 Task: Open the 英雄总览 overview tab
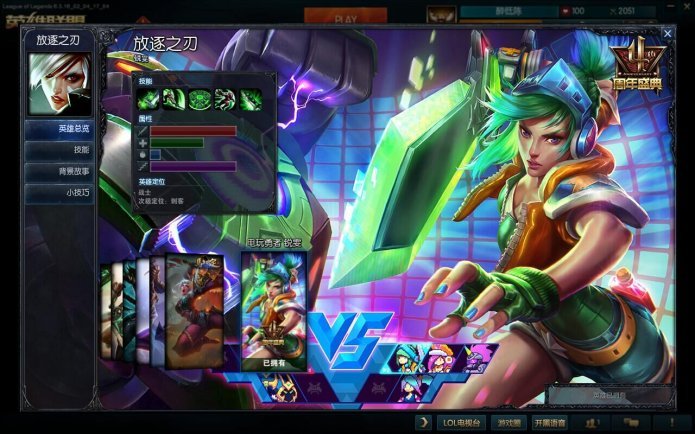pos(60,129)
